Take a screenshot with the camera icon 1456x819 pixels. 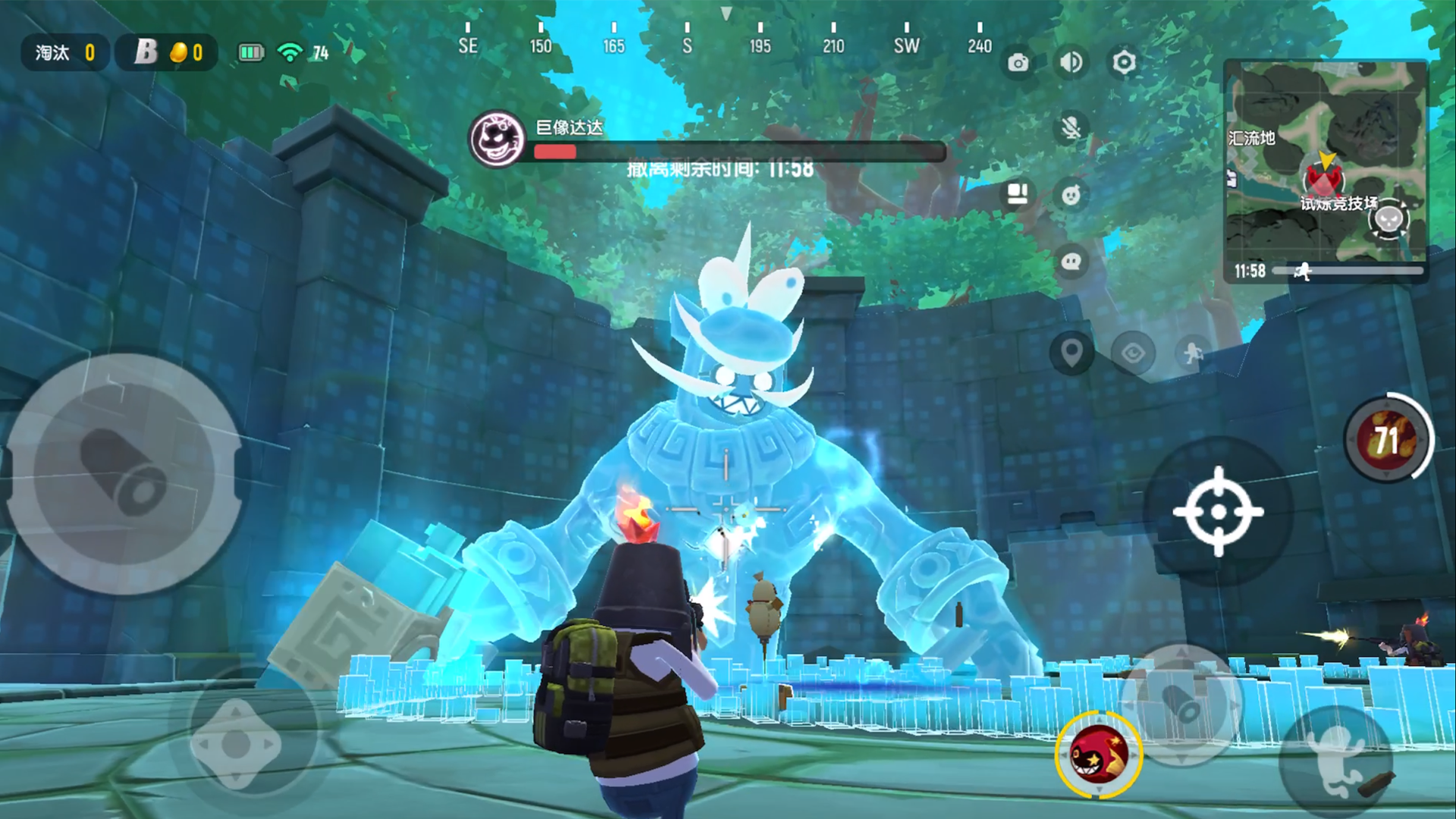click(1018, 63)
